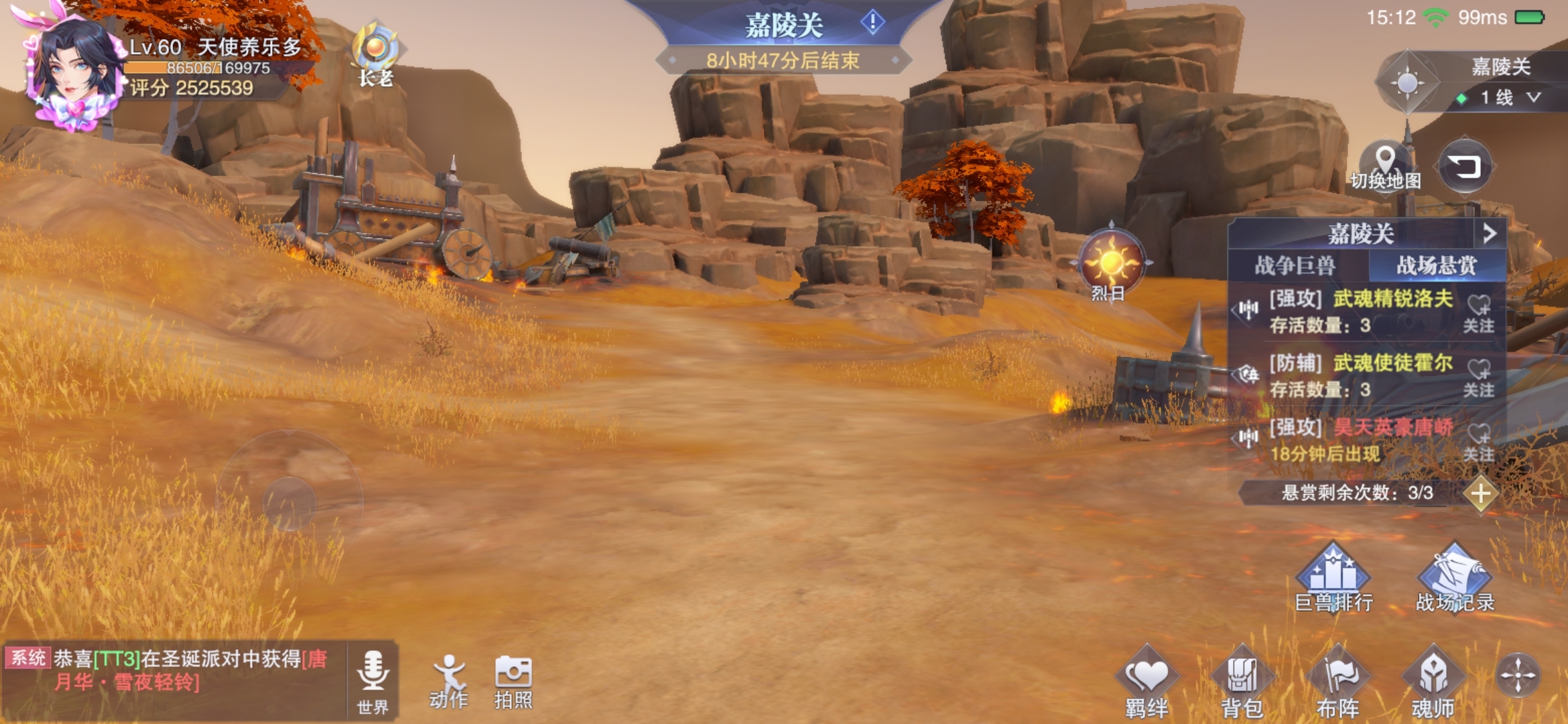Select the 战场悬赏 tab

(x=1436, y=265)
